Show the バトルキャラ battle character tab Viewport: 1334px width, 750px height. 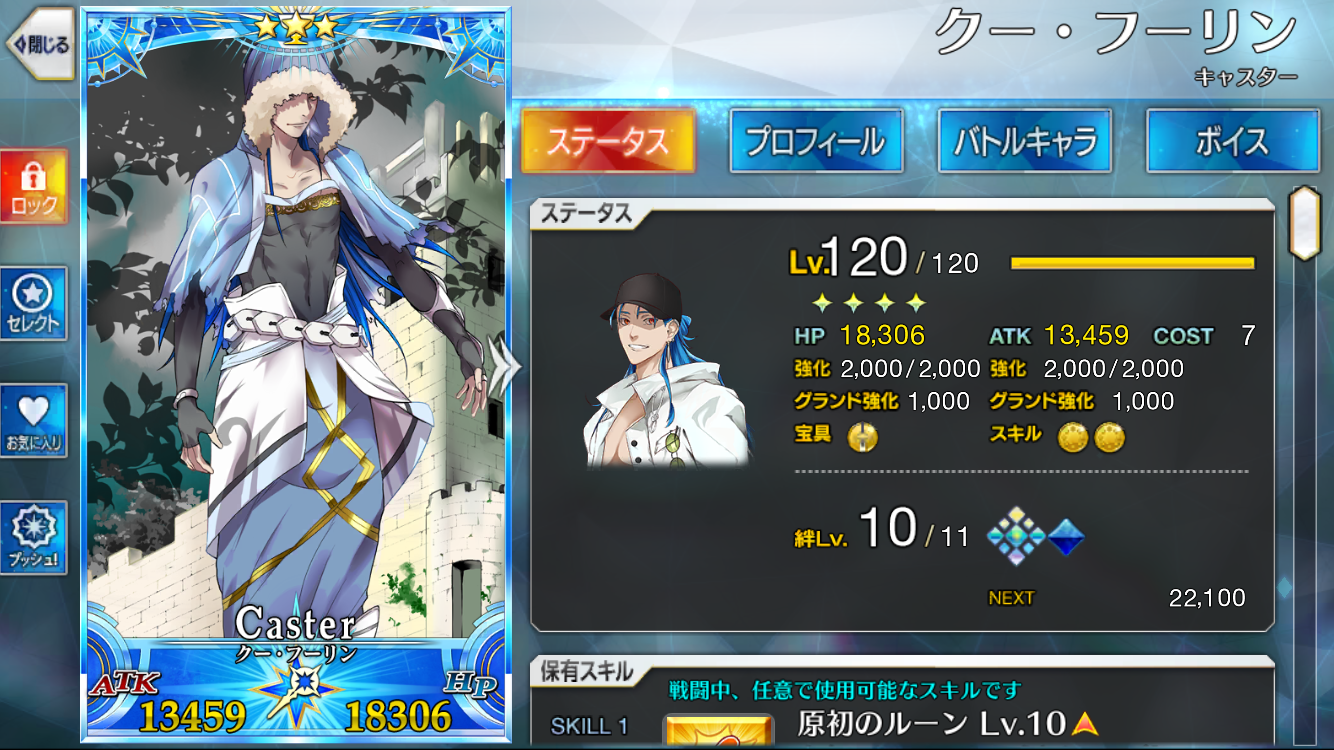coord(1024,141)
